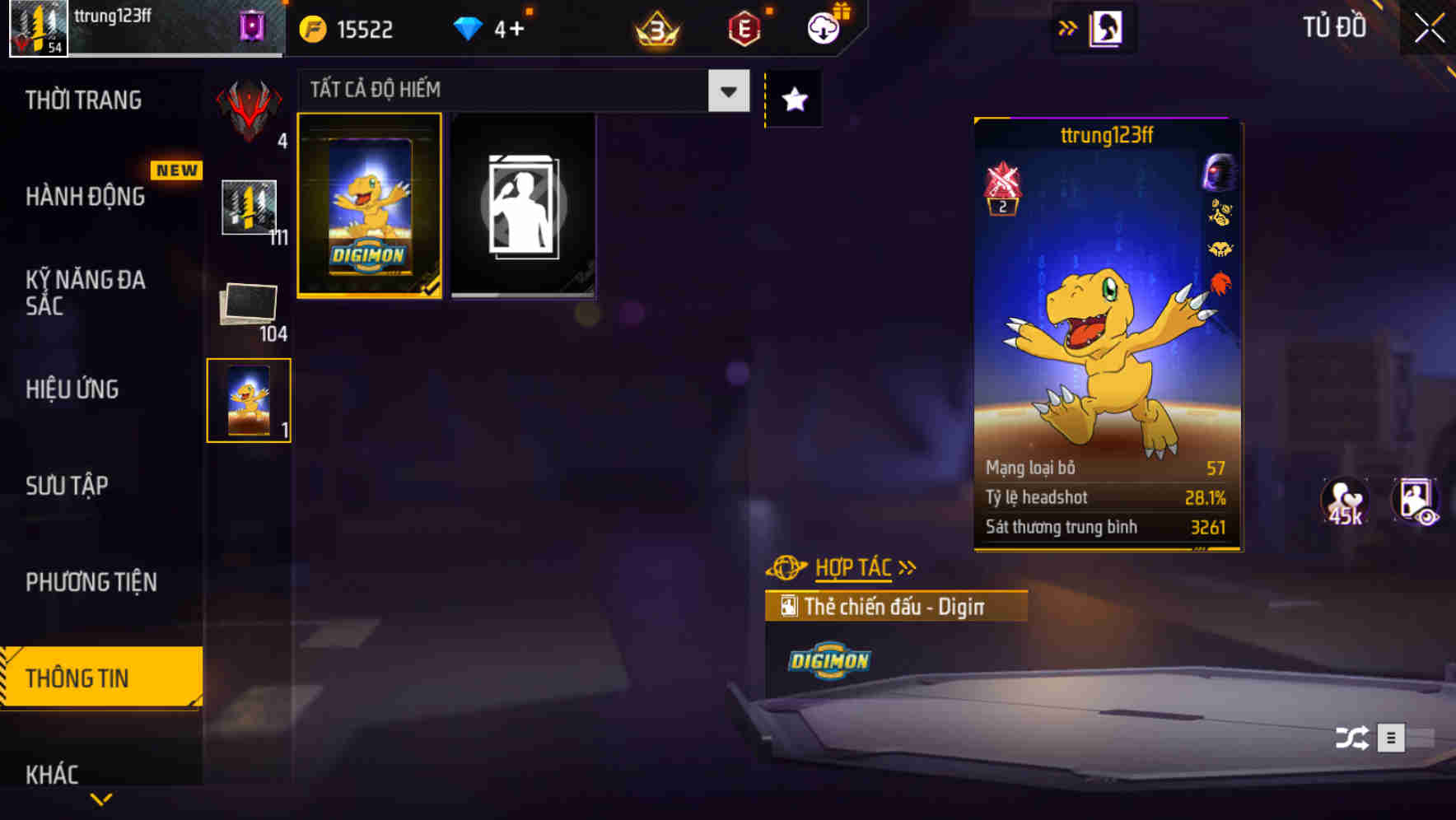Switch to the THỜI TRANG menu item

click(x=83, y=99)
